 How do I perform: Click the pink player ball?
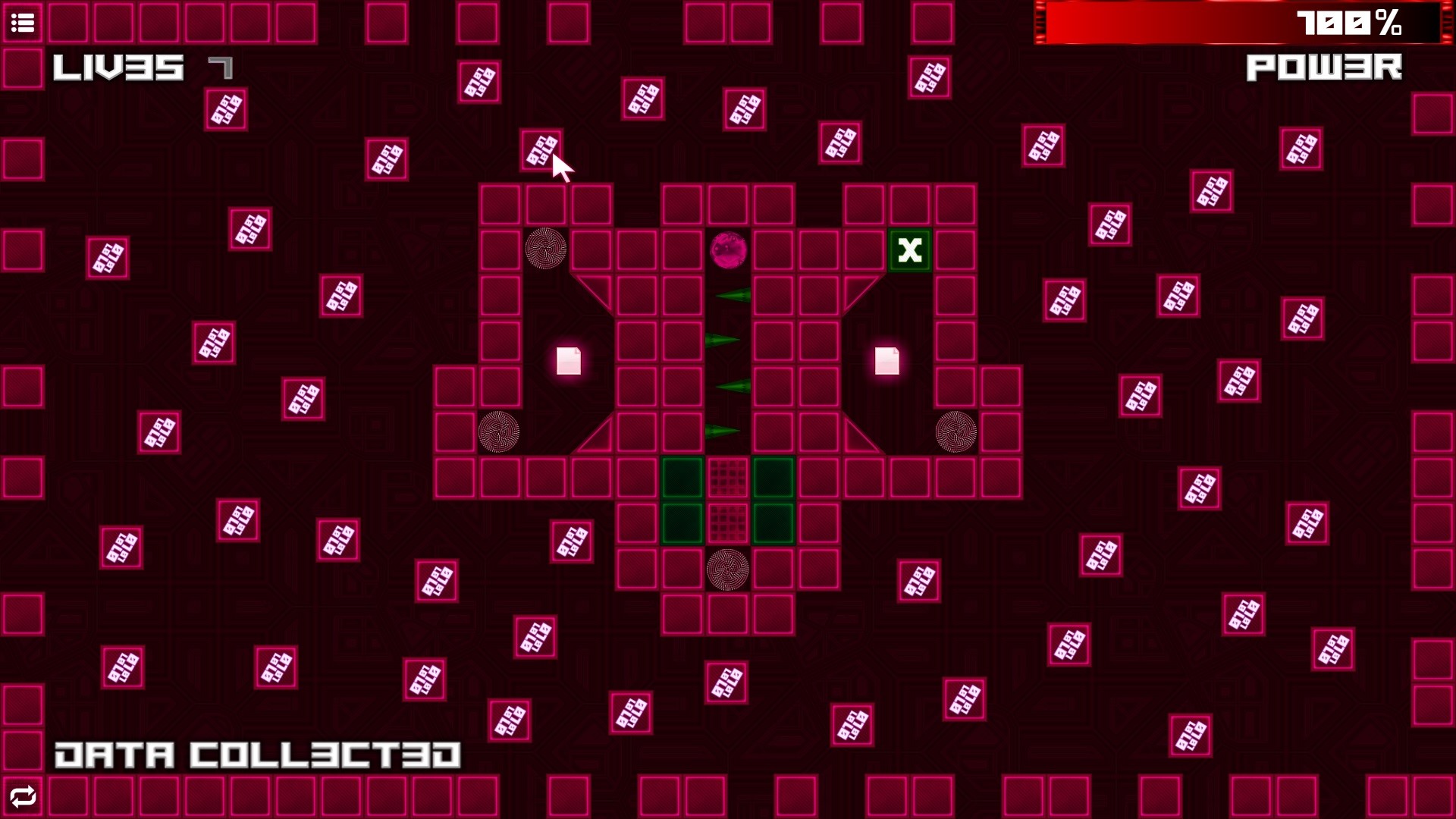[x=730, y=250]
